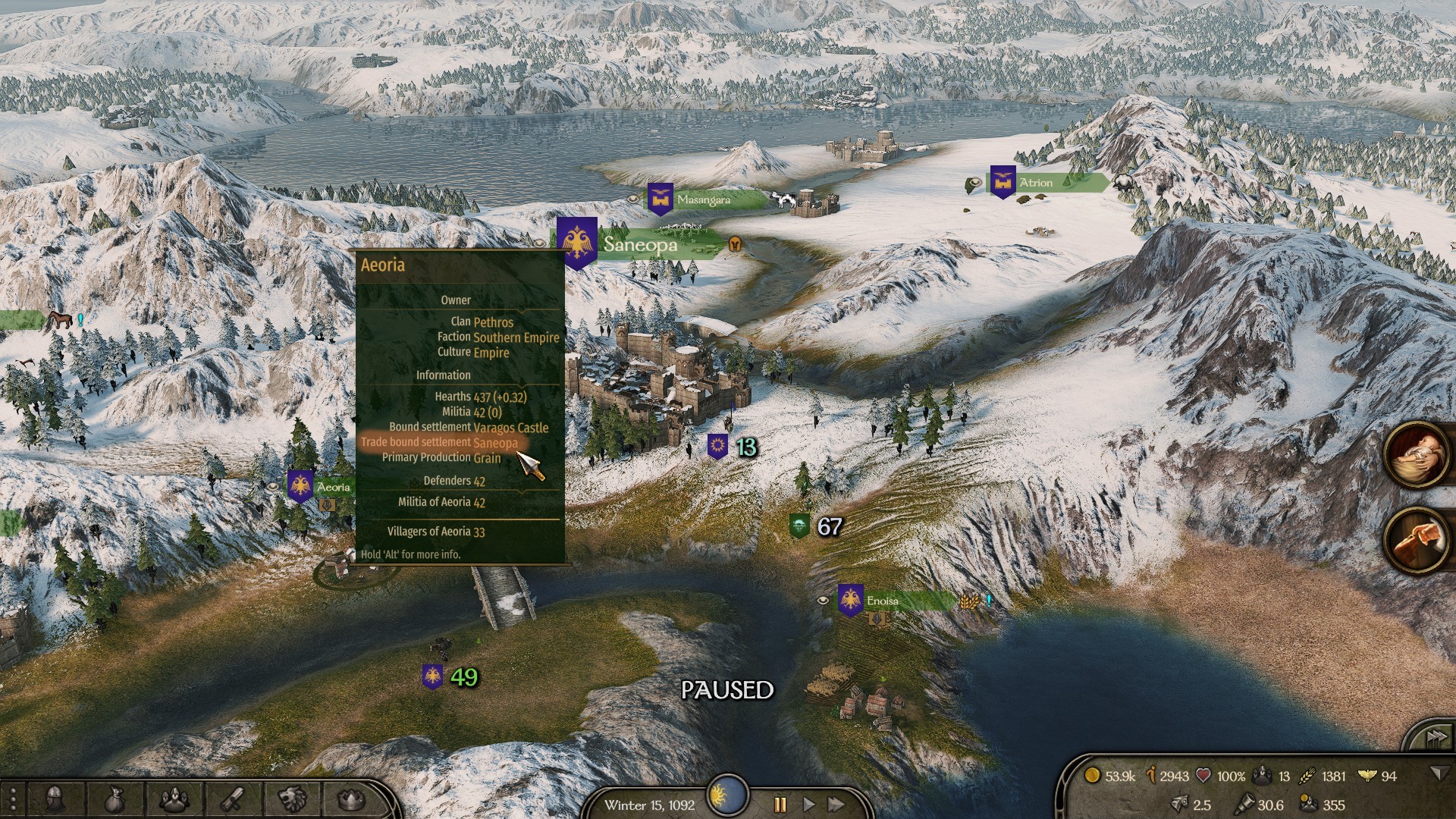The width and height of the screenshot is (1456, 819).
Task: Resume time at normal speed
Action: coord(808,805)
